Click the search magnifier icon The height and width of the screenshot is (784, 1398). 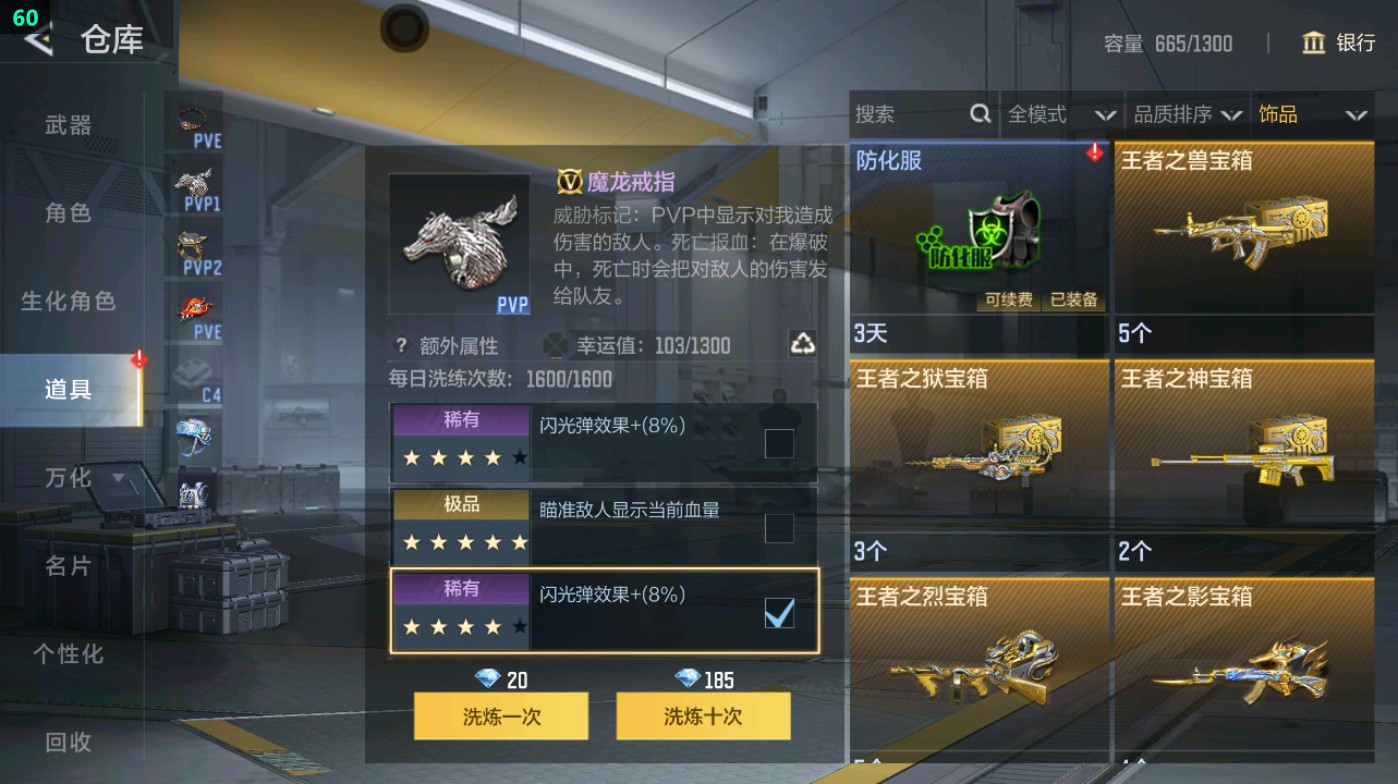pyautogui.click(x=978, y=115)
